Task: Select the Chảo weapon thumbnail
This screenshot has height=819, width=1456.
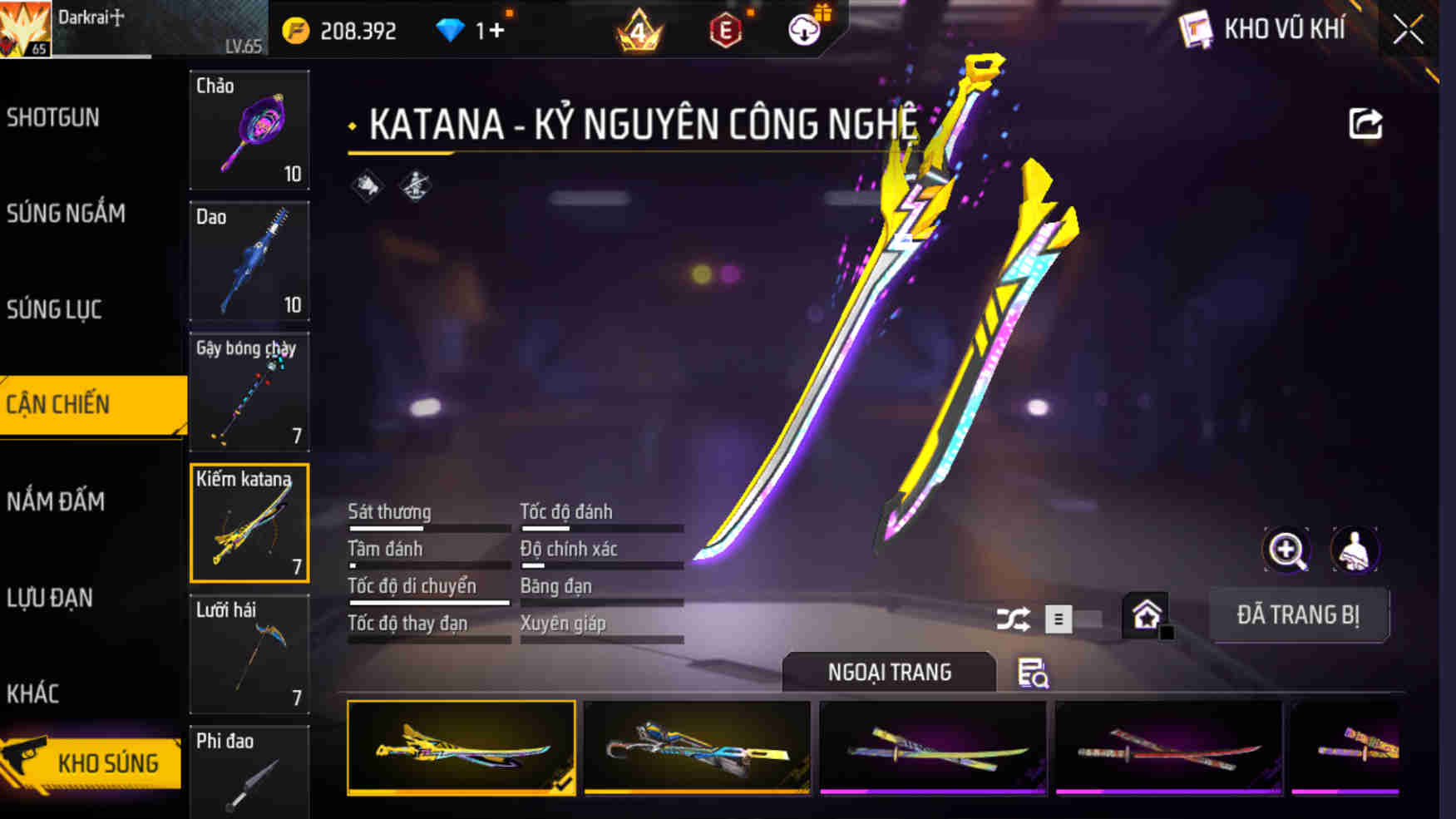Action: click(x=249, y=131)
